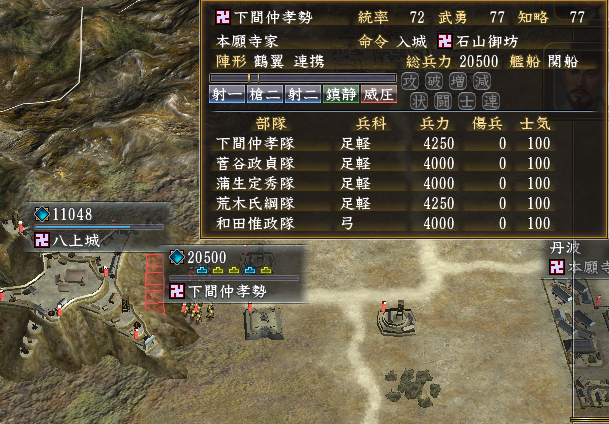The width and height of the screenshot is (609, 424).
Task: Select the 和田惟政隊 archer unit row
Action: (x=380, y=223)
